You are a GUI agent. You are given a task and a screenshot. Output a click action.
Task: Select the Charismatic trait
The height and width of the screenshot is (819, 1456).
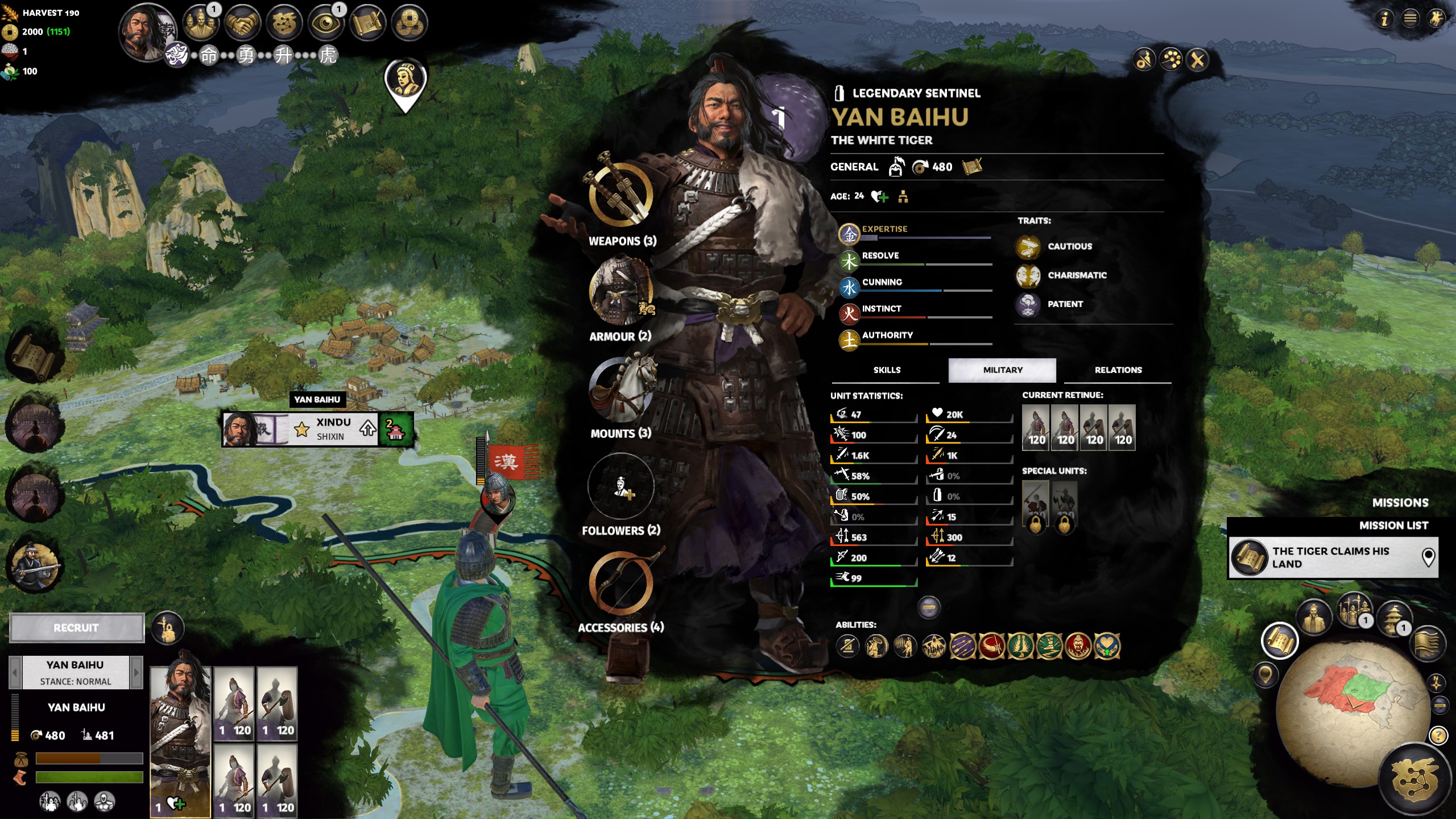1077,275
